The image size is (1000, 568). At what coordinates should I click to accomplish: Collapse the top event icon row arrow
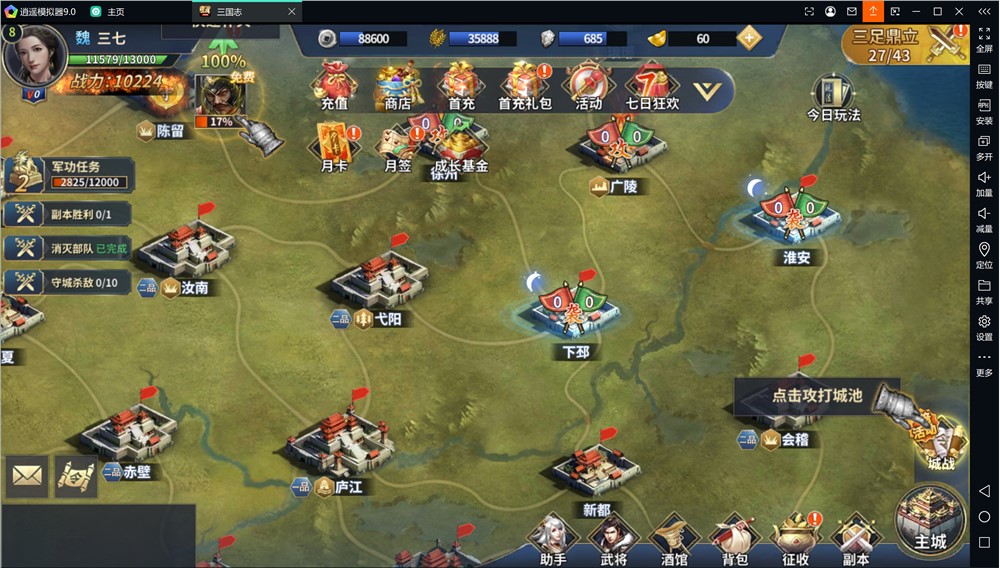(x=707, y=91)
